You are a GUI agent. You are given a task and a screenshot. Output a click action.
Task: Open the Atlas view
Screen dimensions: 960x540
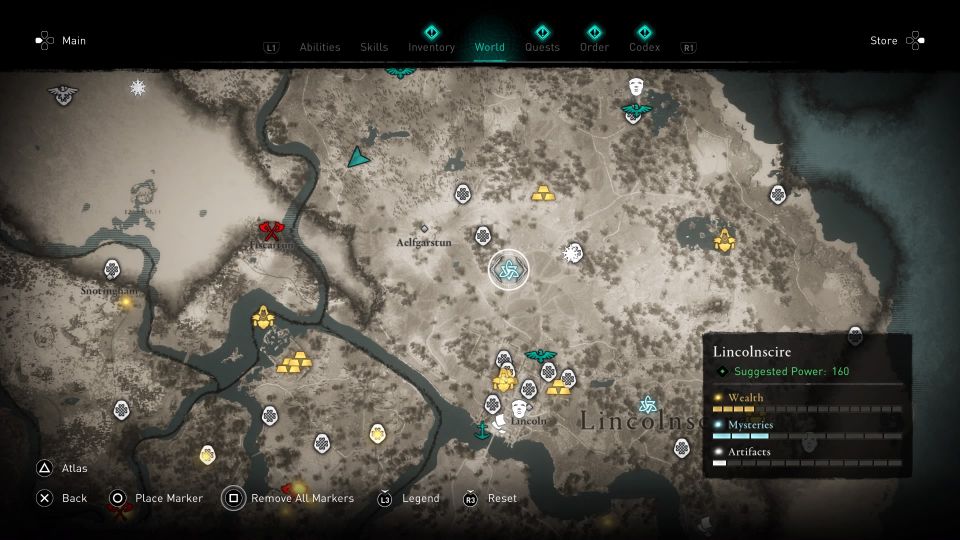[x=64, y=468]
